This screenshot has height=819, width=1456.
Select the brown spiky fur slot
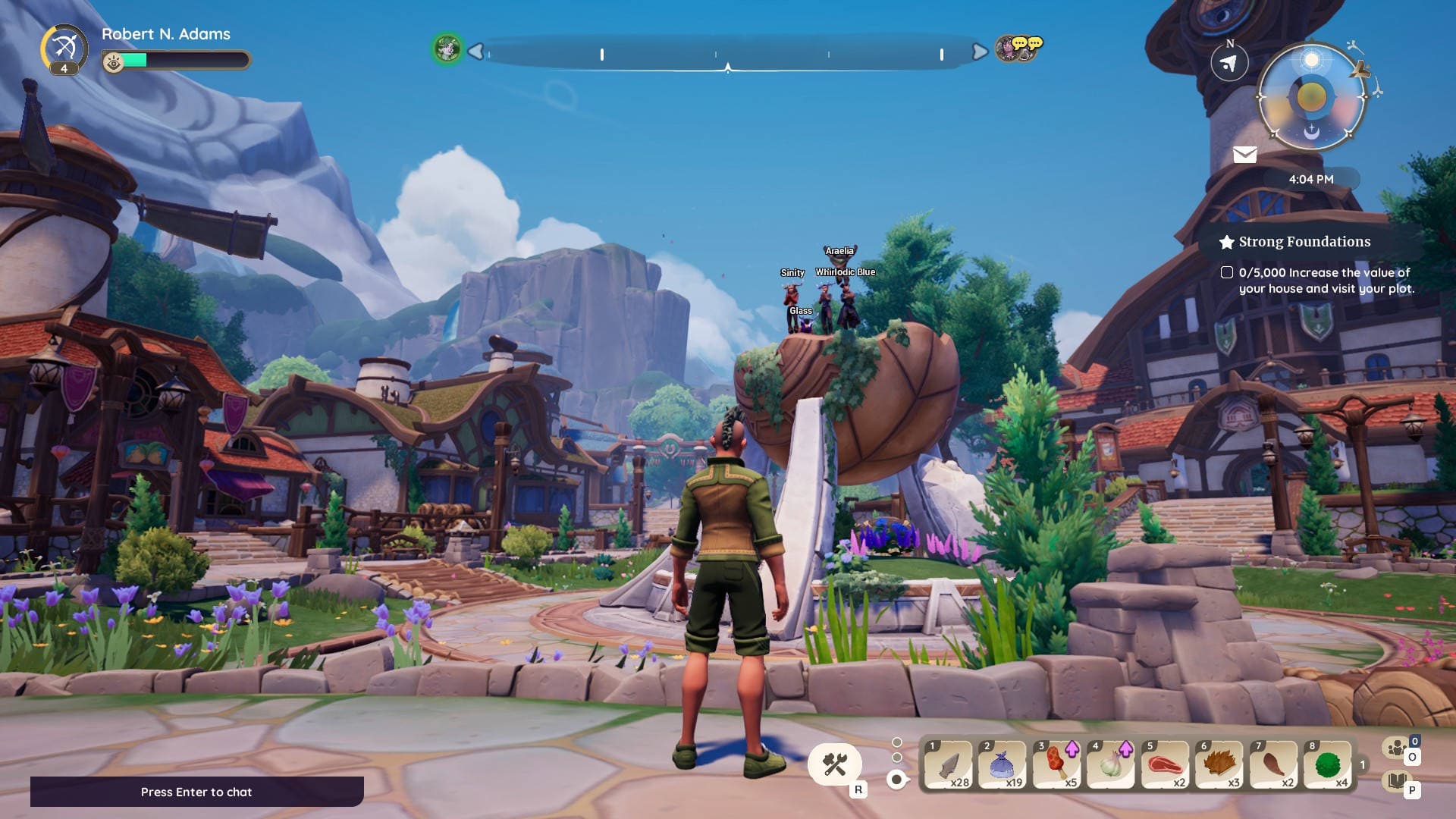(1219, 766)
